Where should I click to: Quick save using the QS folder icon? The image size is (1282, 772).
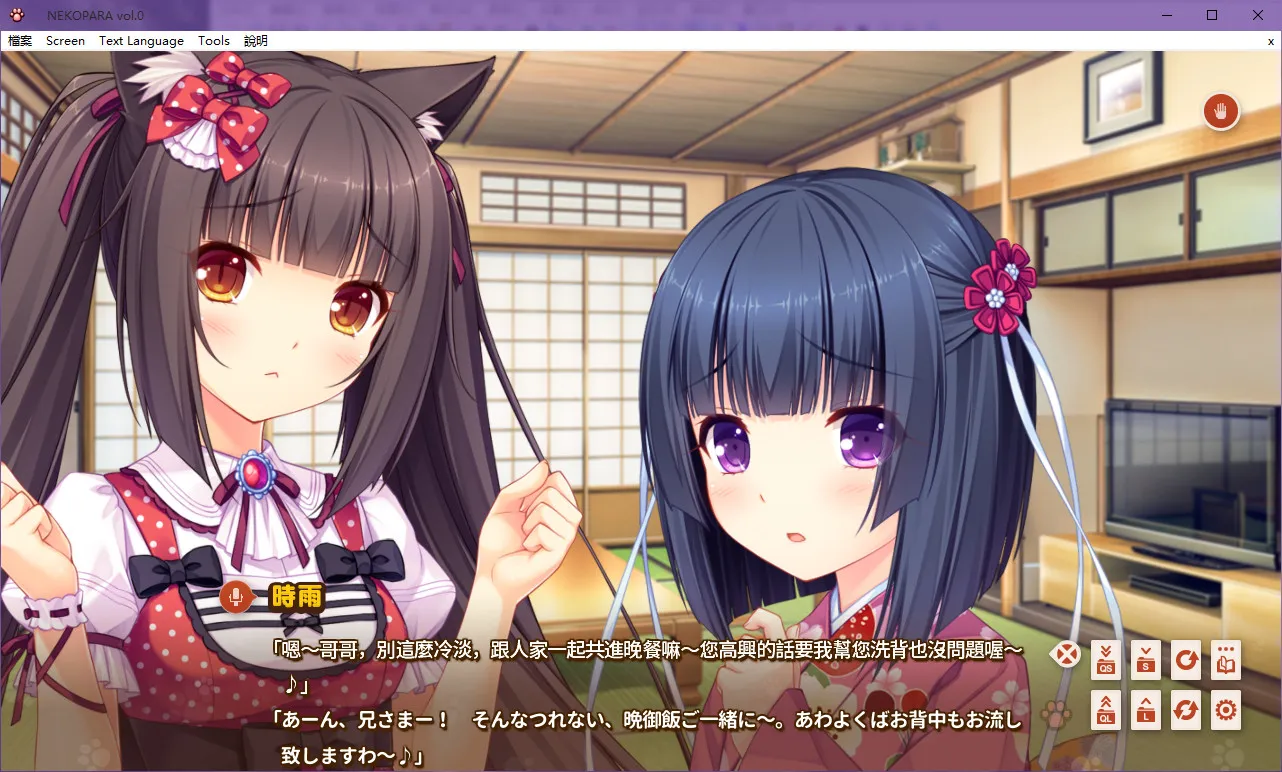(x=1106, y=660)
